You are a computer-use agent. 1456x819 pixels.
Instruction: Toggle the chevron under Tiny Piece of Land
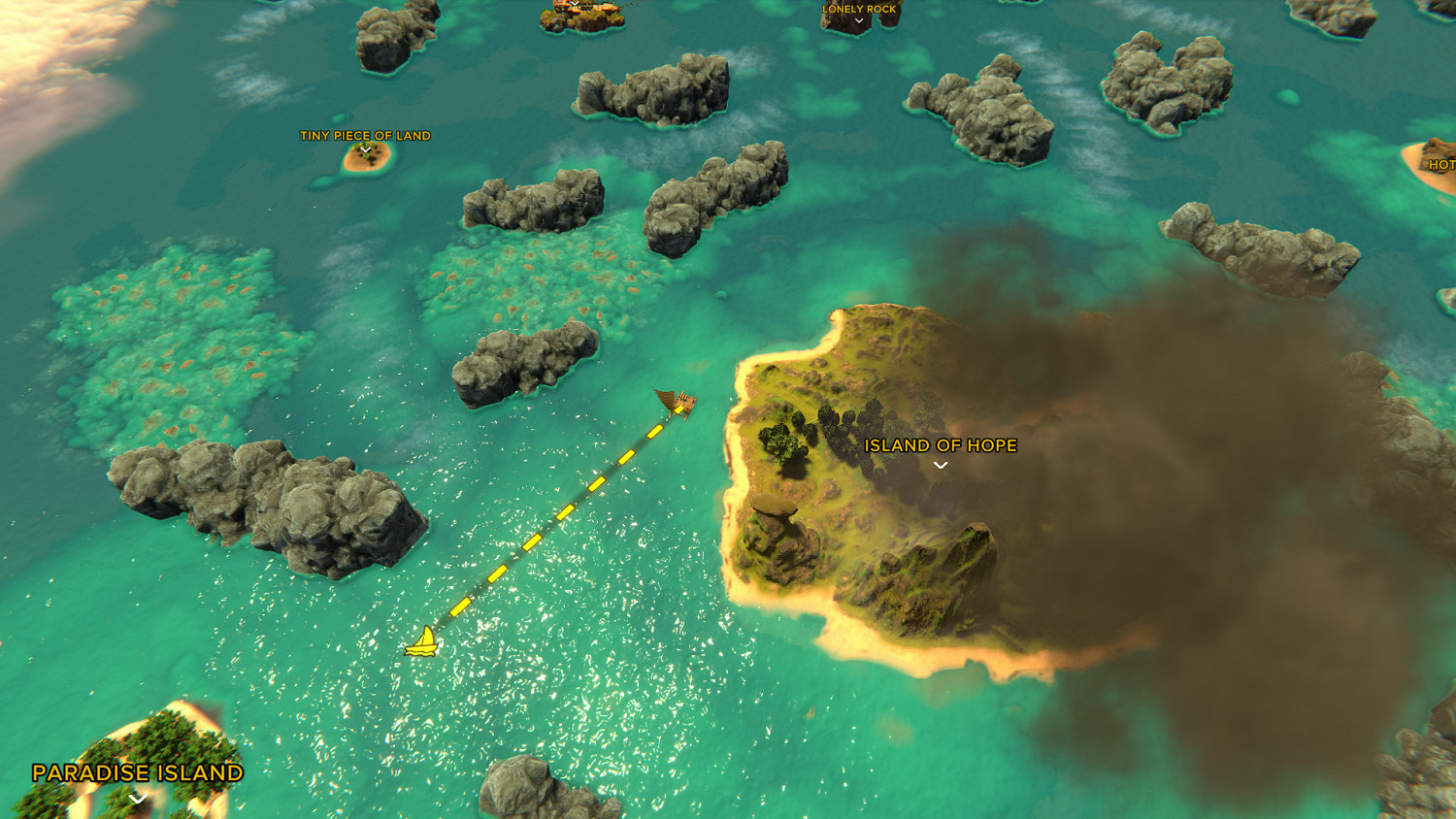click(365, 148)
